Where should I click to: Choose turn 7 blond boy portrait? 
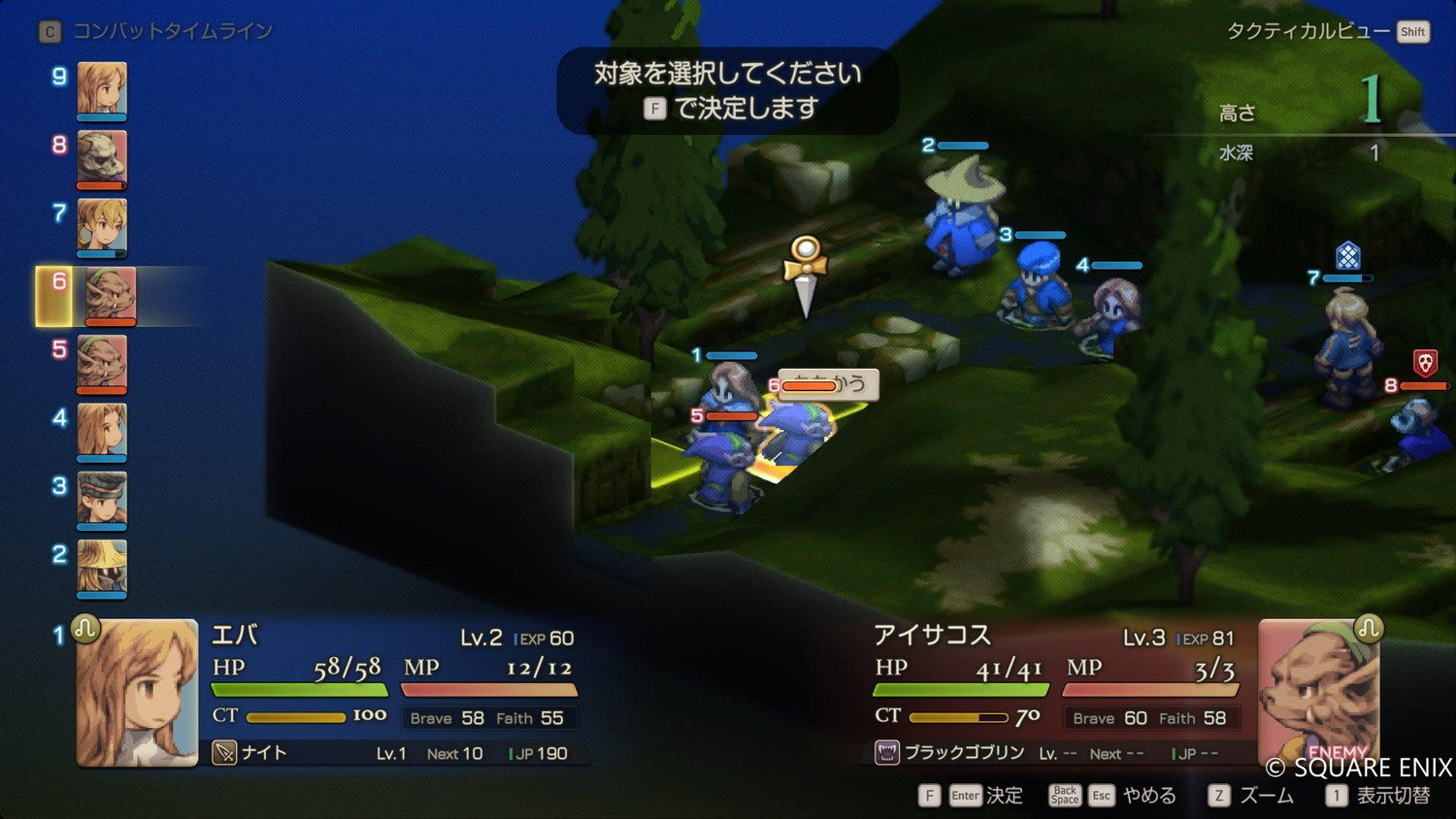coord(102,226)
